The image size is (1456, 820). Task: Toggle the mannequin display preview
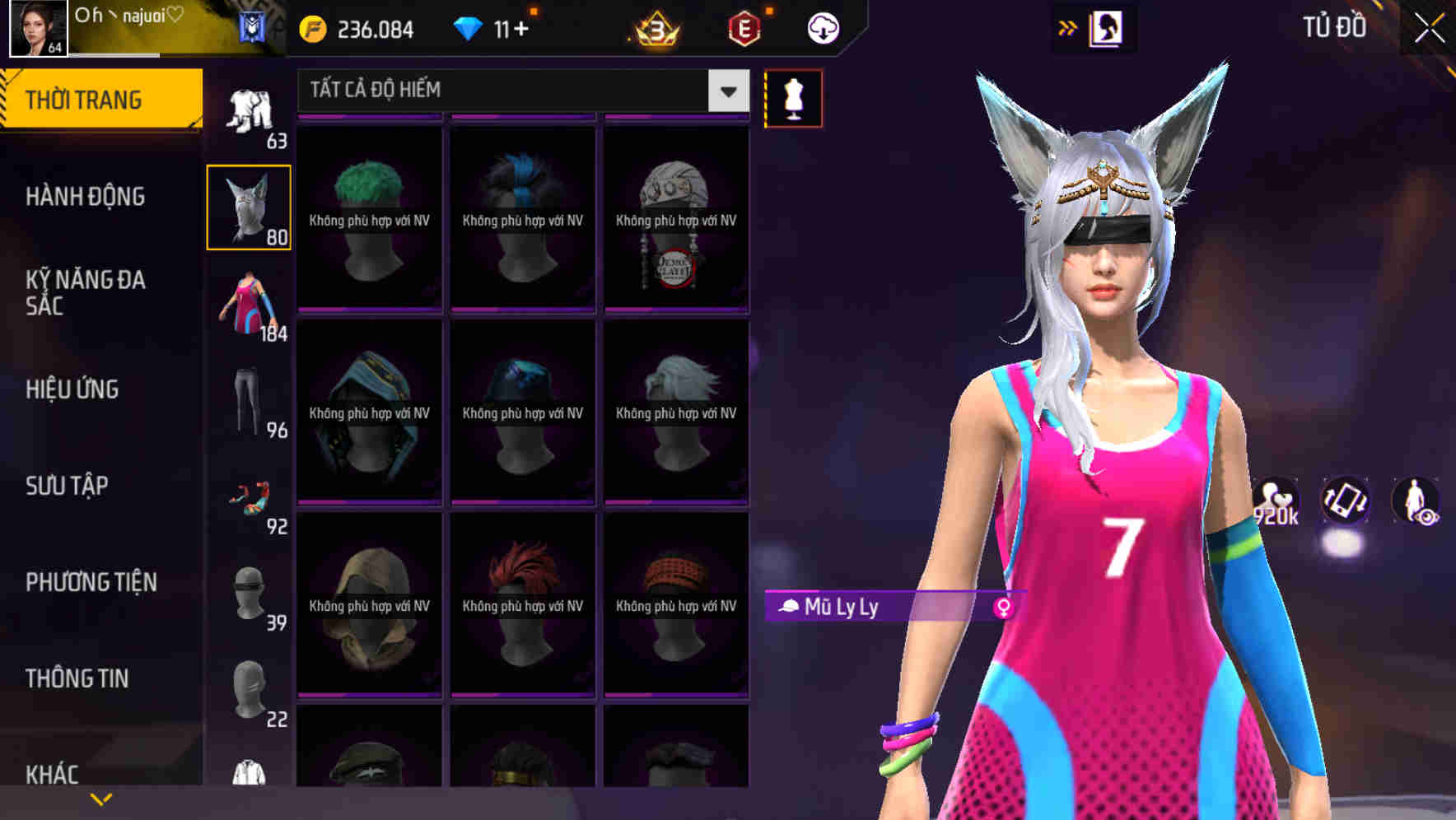coord(793,97)
